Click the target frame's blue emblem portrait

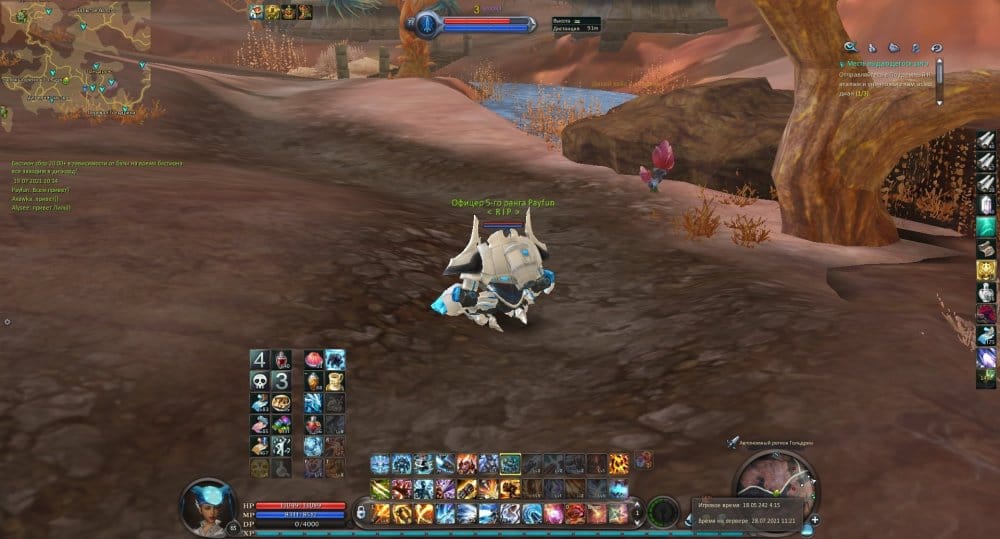[428, 24]
